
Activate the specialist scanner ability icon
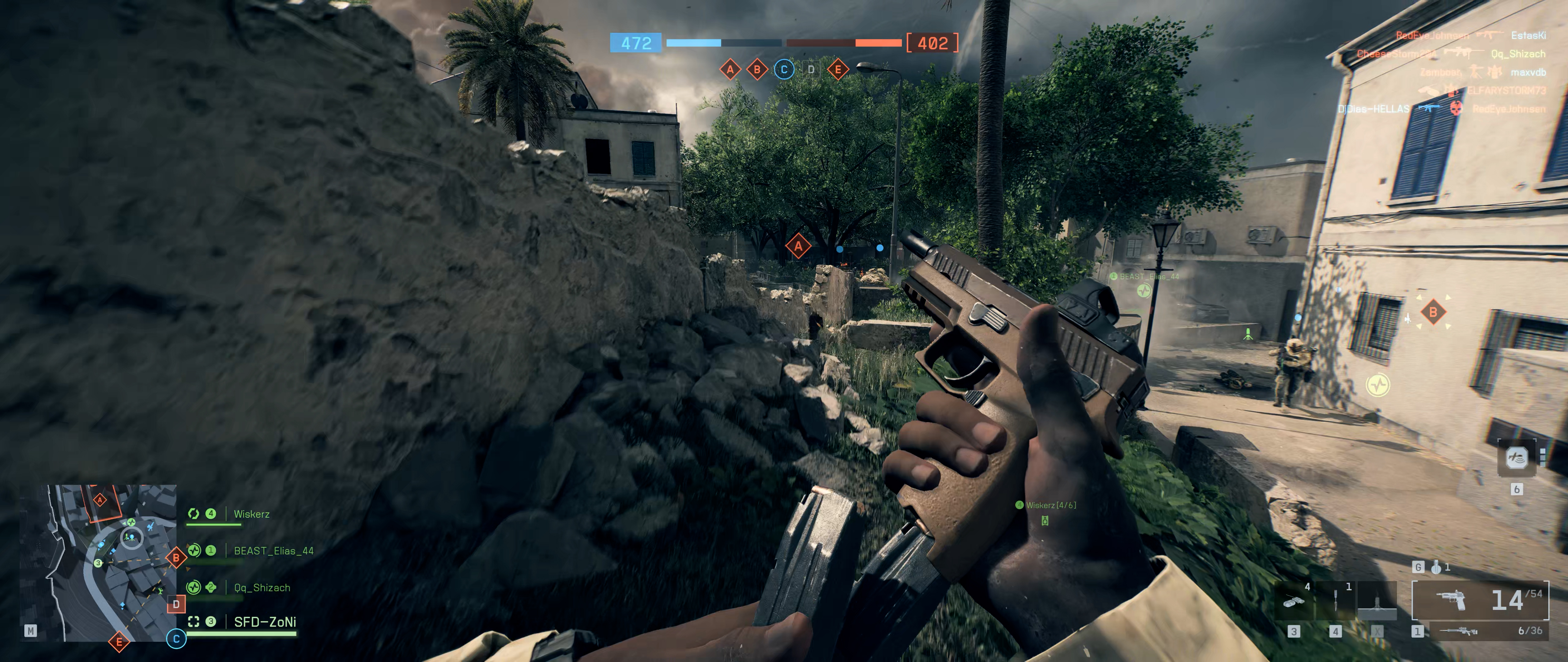(x=1516, y=457)
